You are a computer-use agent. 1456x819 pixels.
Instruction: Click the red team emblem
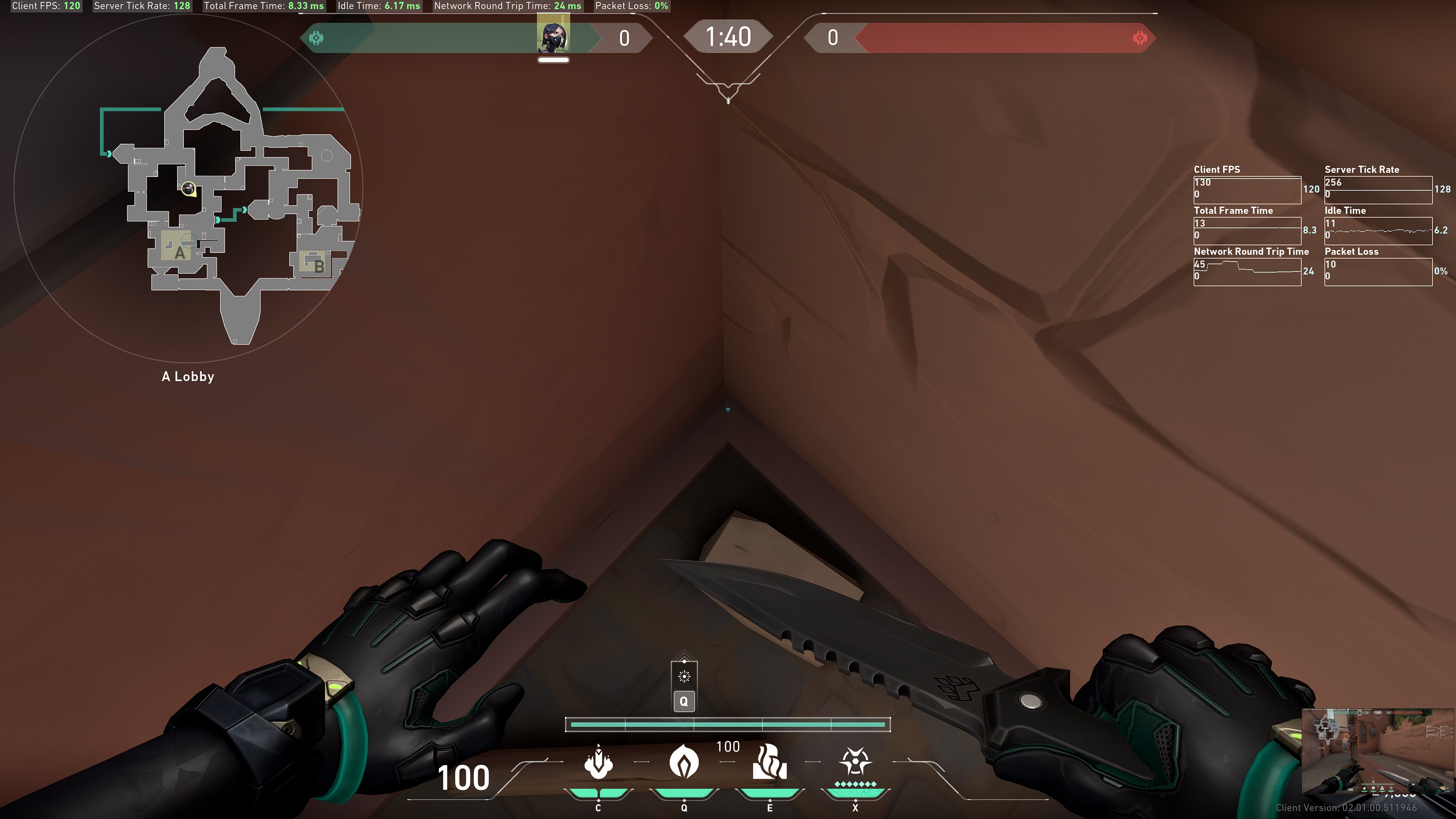[1139, 38]
